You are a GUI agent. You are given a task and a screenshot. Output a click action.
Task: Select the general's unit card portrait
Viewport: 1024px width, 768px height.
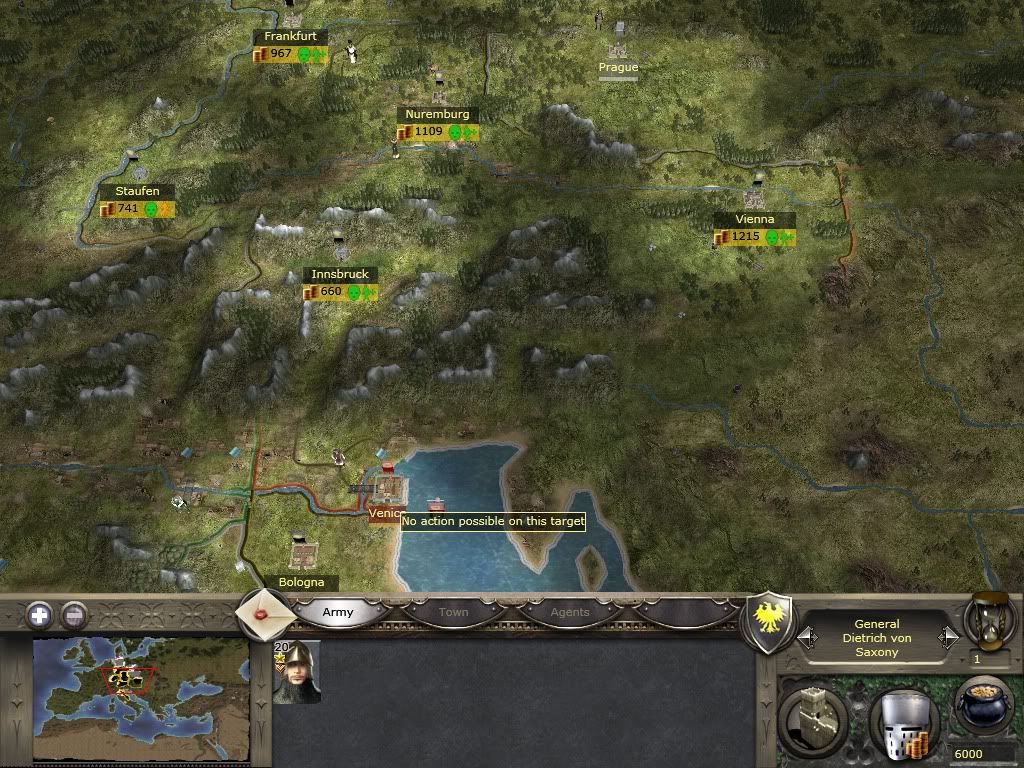[297, 672]
